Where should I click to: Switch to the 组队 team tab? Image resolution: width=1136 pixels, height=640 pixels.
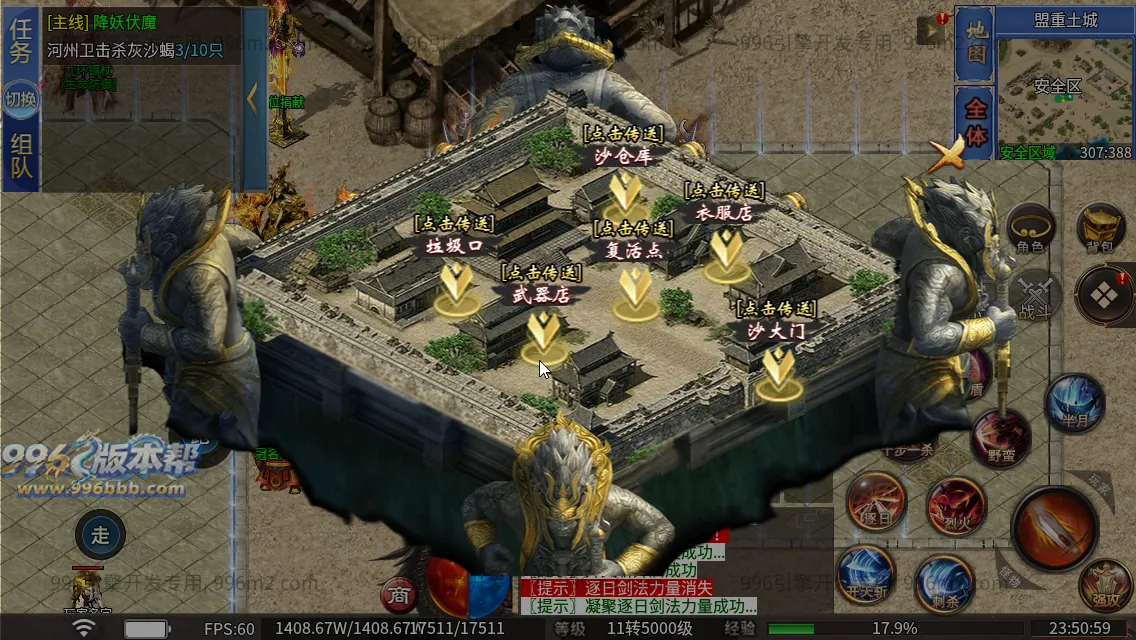point(21,156)
